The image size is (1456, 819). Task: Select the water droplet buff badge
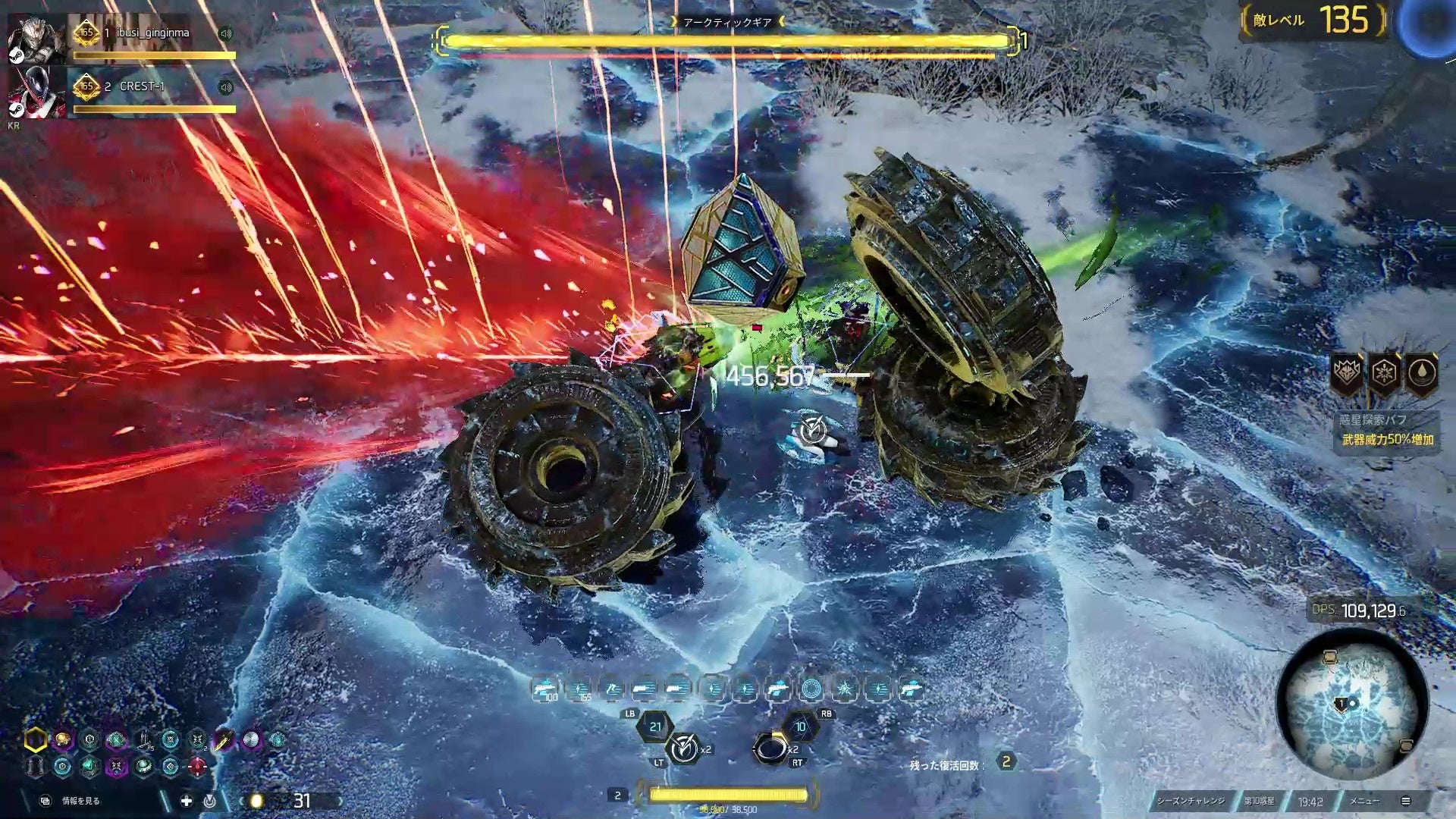(x=1421, y=373)
